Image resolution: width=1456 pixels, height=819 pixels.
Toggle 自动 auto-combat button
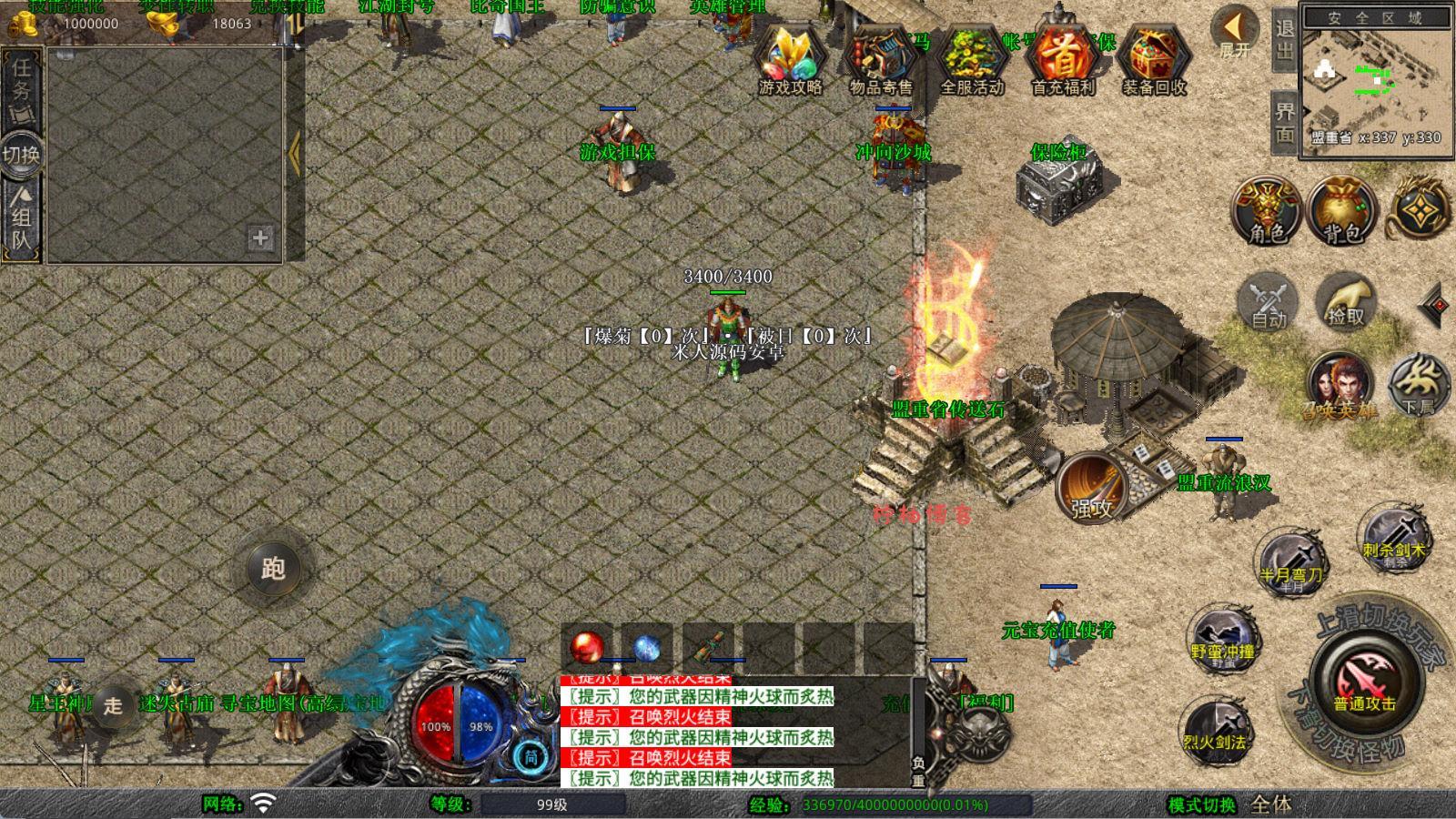(1268, 301)
